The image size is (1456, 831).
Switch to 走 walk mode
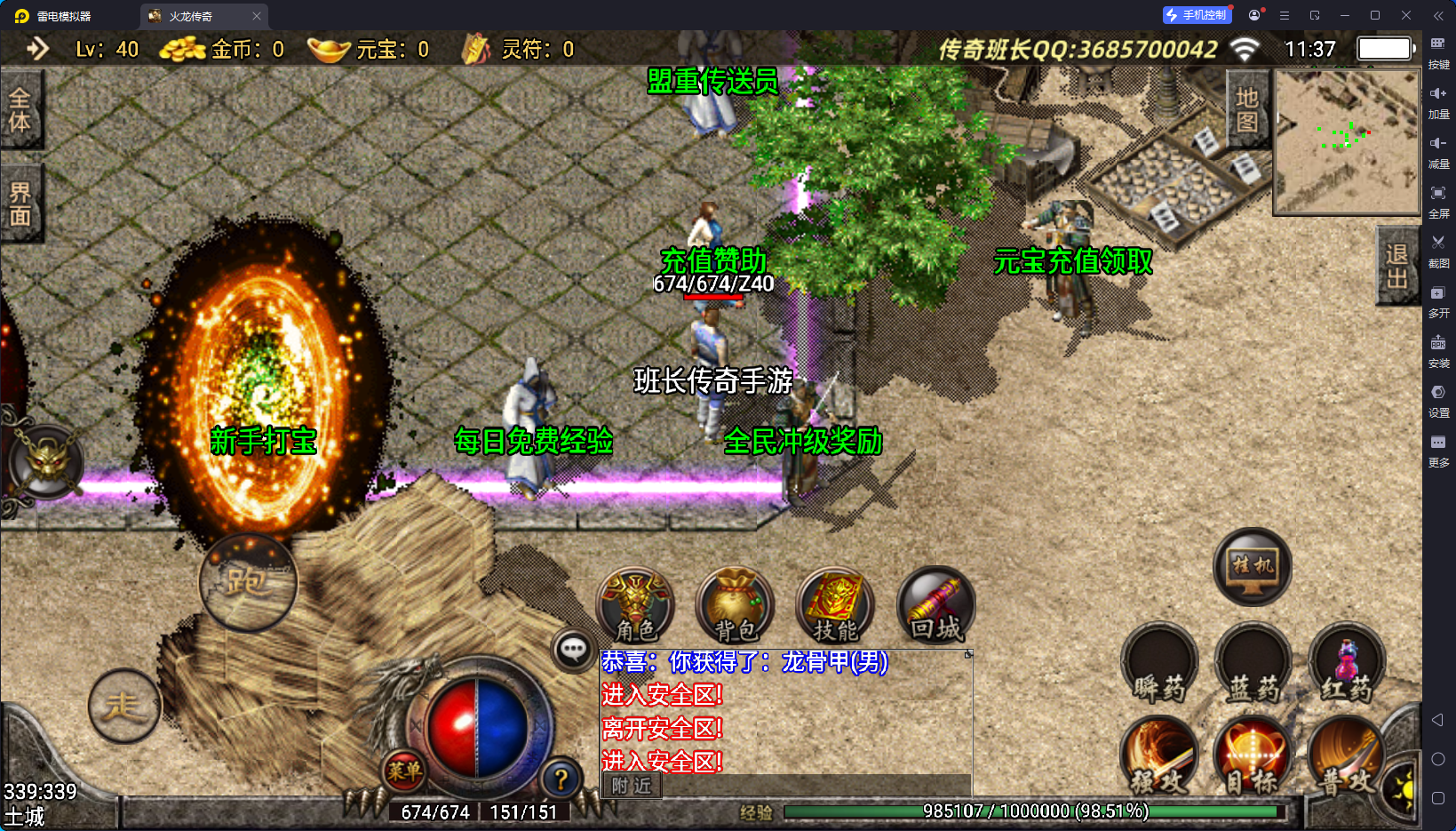point(124,706)
